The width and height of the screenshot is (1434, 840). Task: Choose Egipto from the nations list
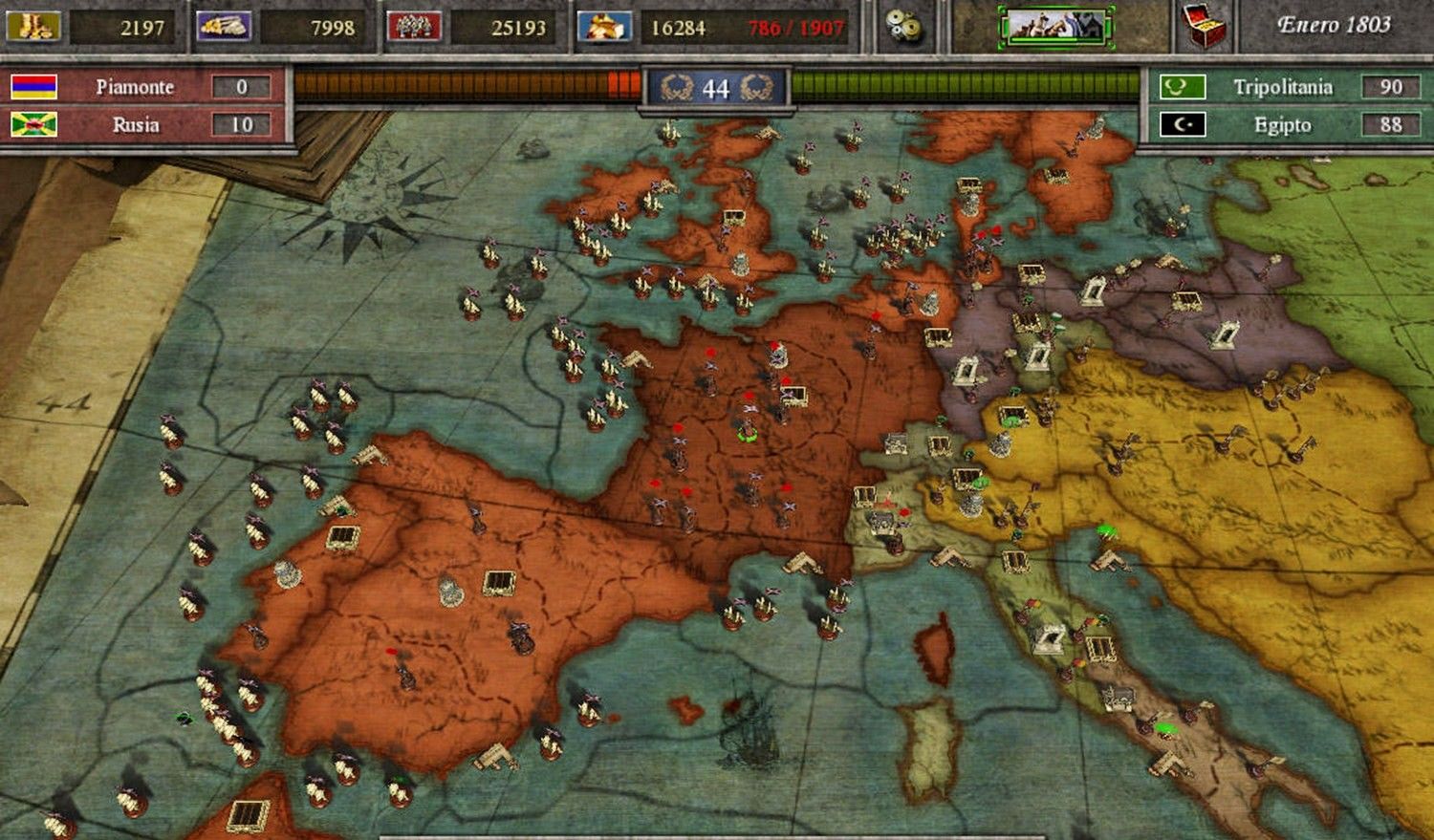pyautogui.click(x=1281, y=124)
